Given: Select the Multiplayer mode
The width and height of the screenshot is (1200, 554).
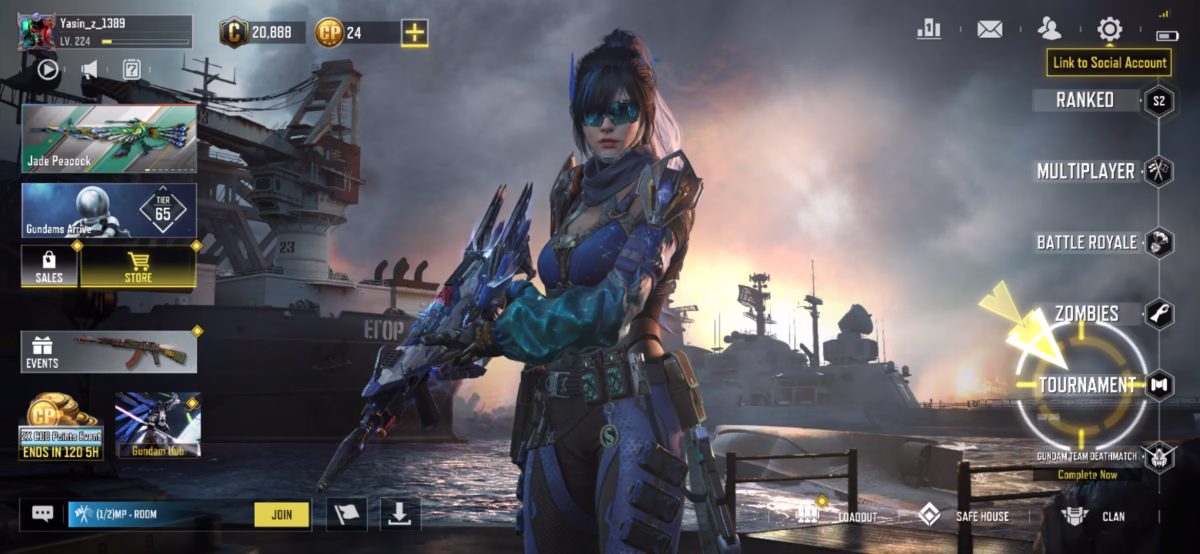Looking at the screenshot, I should click(1086, 171).
